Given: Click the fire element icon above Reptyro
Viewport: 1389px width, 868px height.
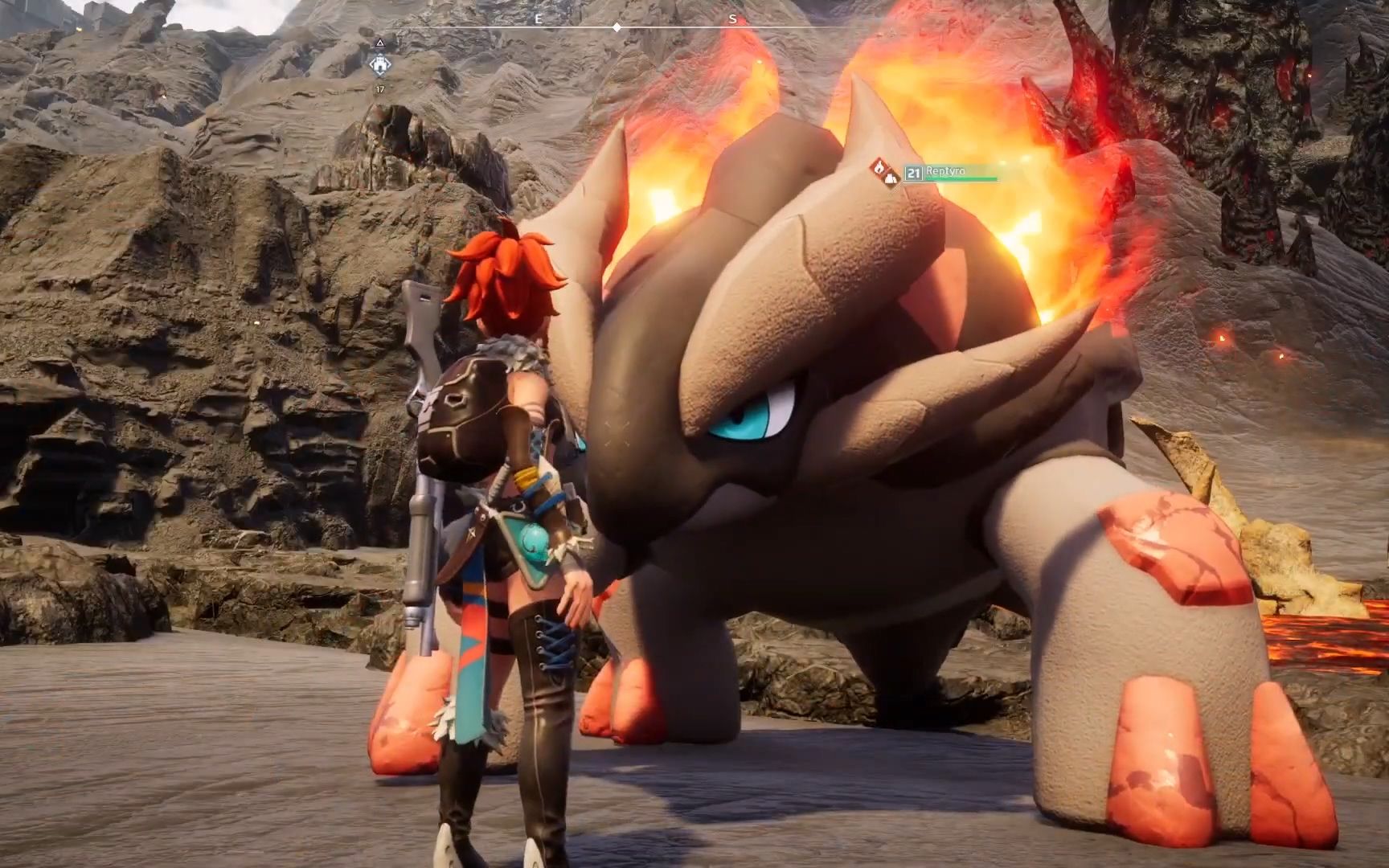Looking at the screenshot, I should (879, 168).
